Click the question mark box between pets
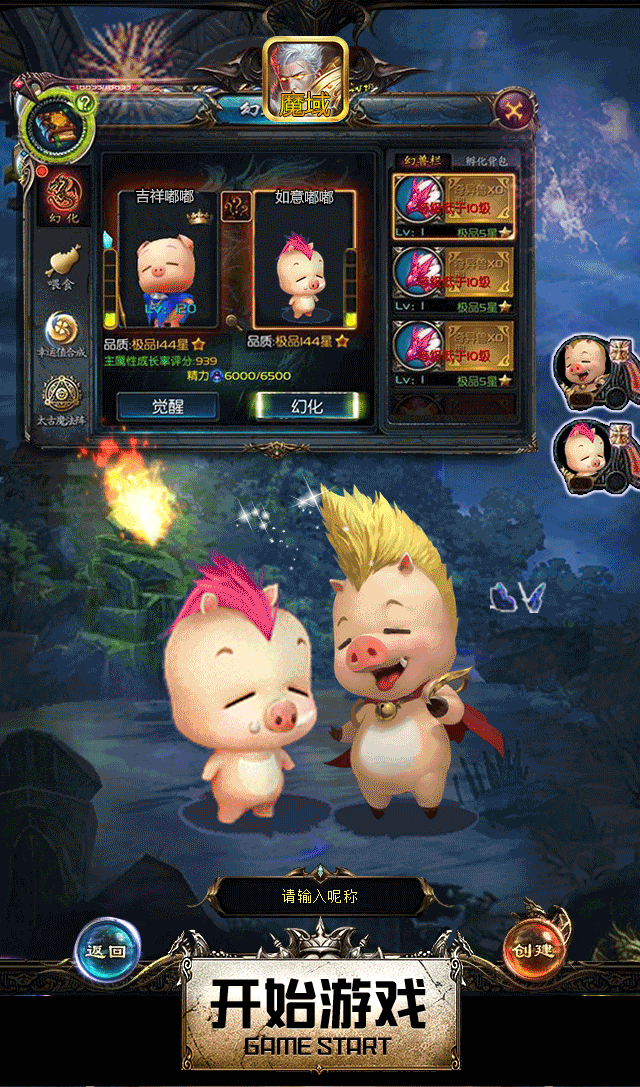The image size is (640, 1087). point(236,207)
